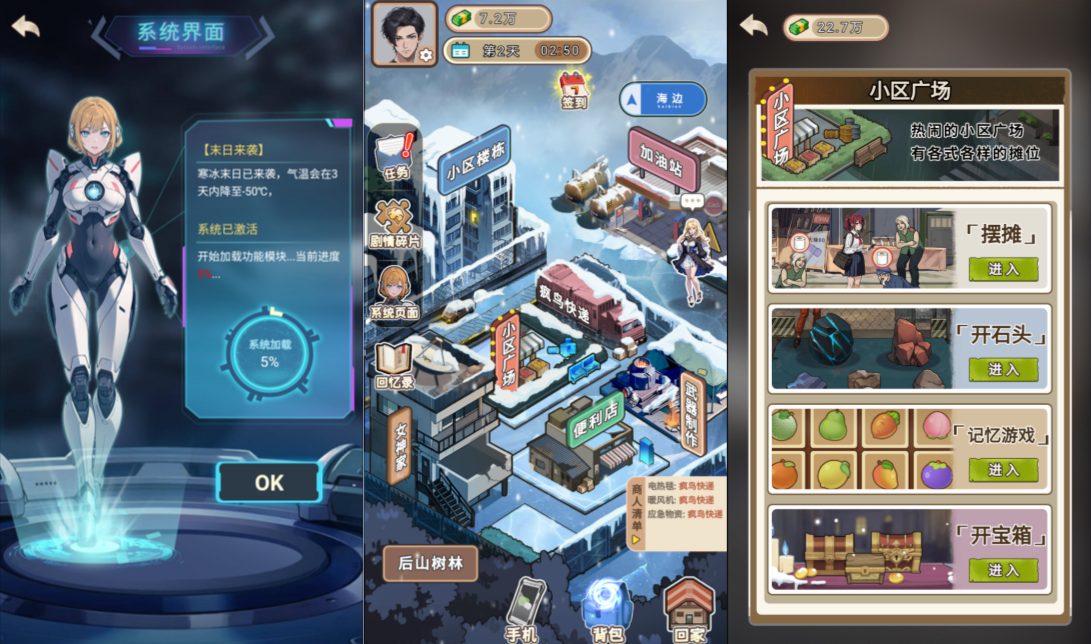The width and height of the screenshot is (1091, 644).
Task: Open the 回忆录 memoir book
Action: pos(394,366)
